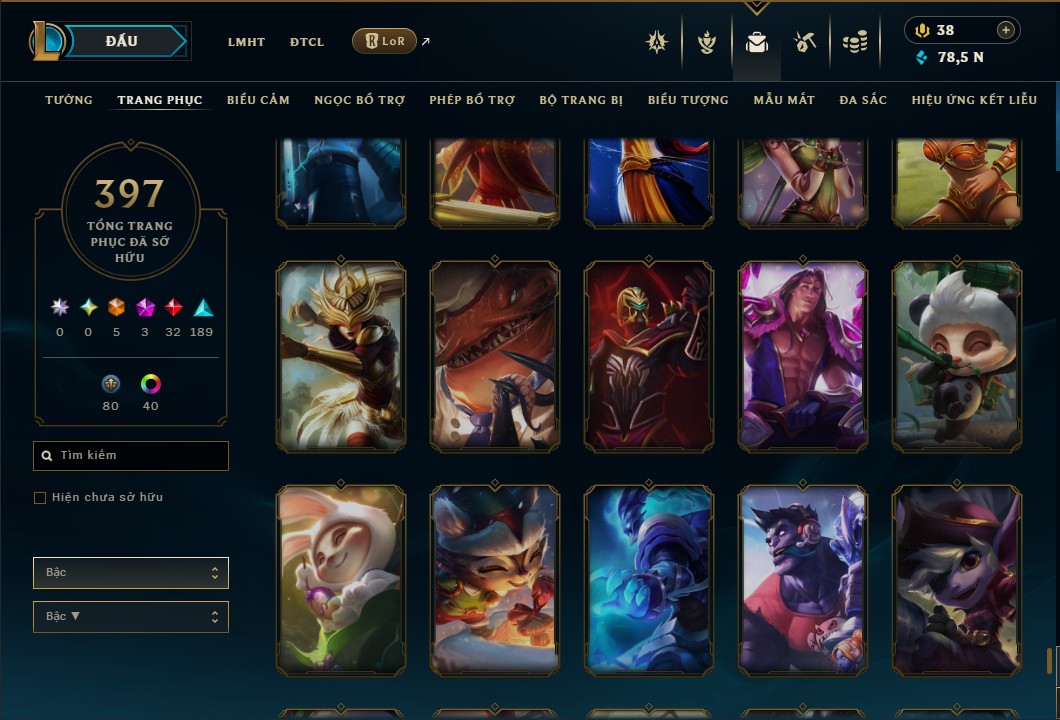Open the BIỂU TƯỢNG icons tab
Image resolution: width=1060 pixels, height=720 pixels.
click(x=688, y=100)
